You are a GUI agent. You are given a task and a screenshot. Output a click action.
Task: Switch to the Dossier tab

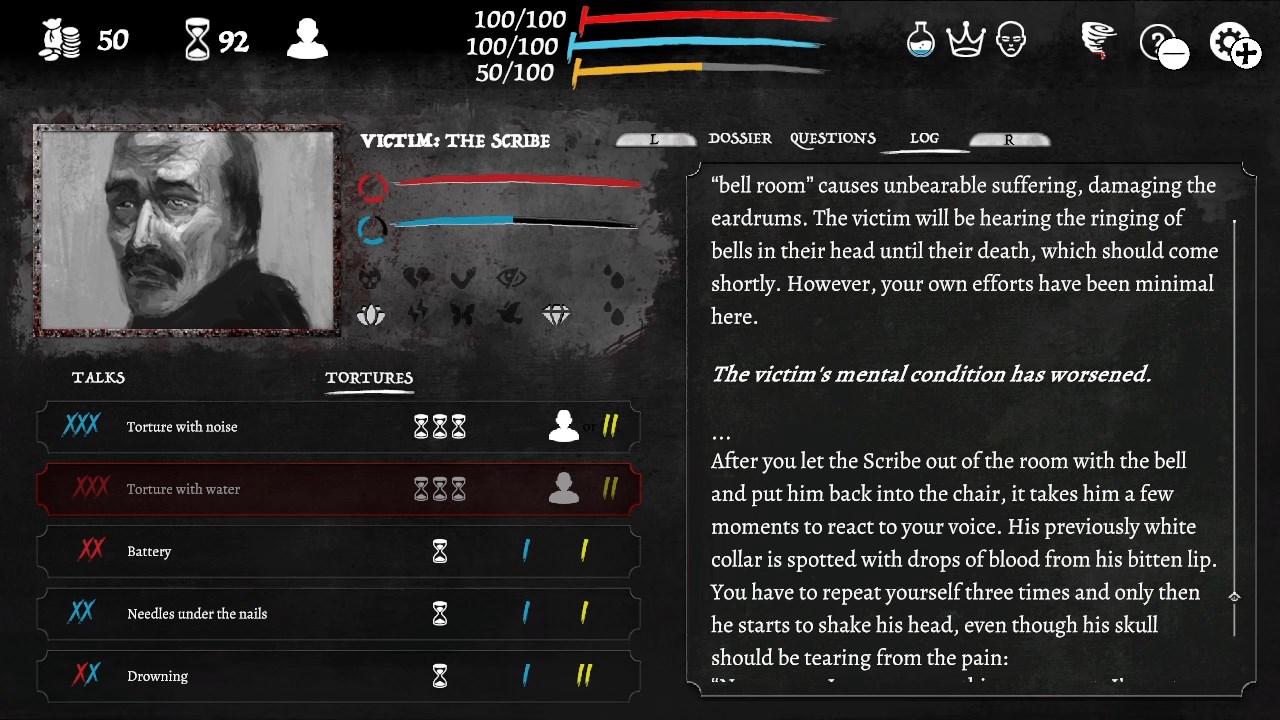pos(740,138)
